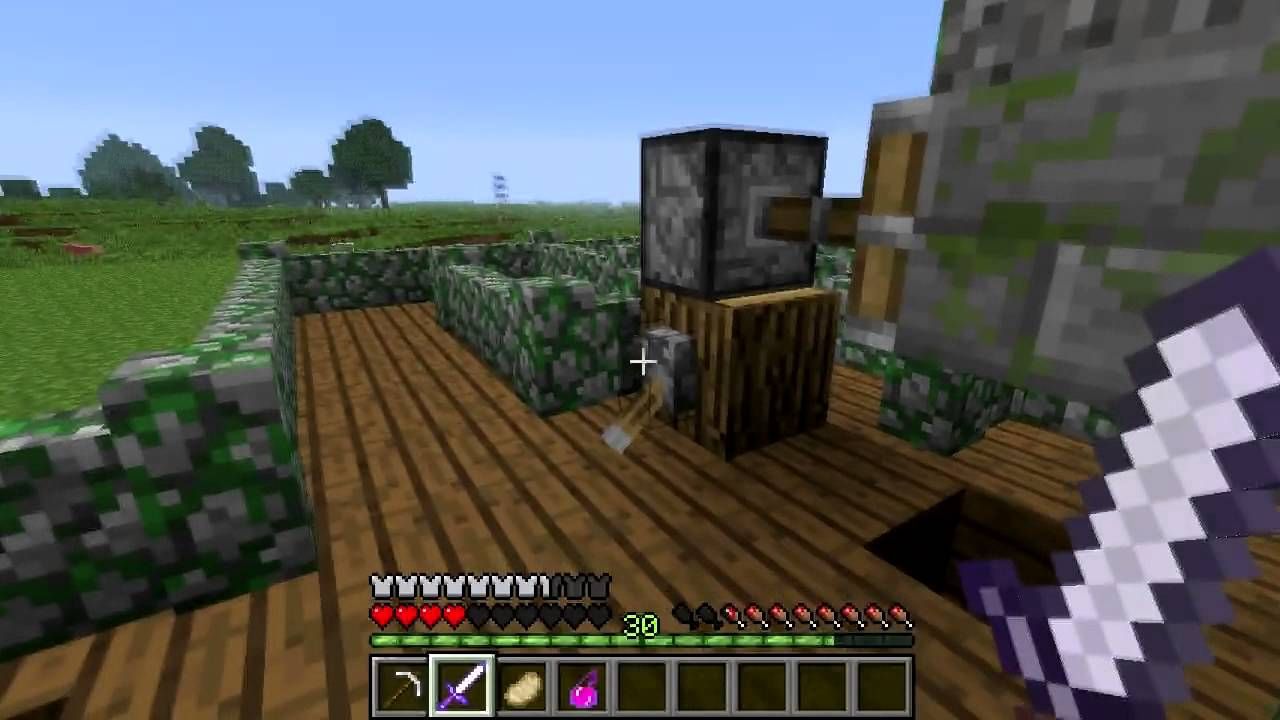
Task: Click the first armor chestplate icon
Action: [381, 586]
